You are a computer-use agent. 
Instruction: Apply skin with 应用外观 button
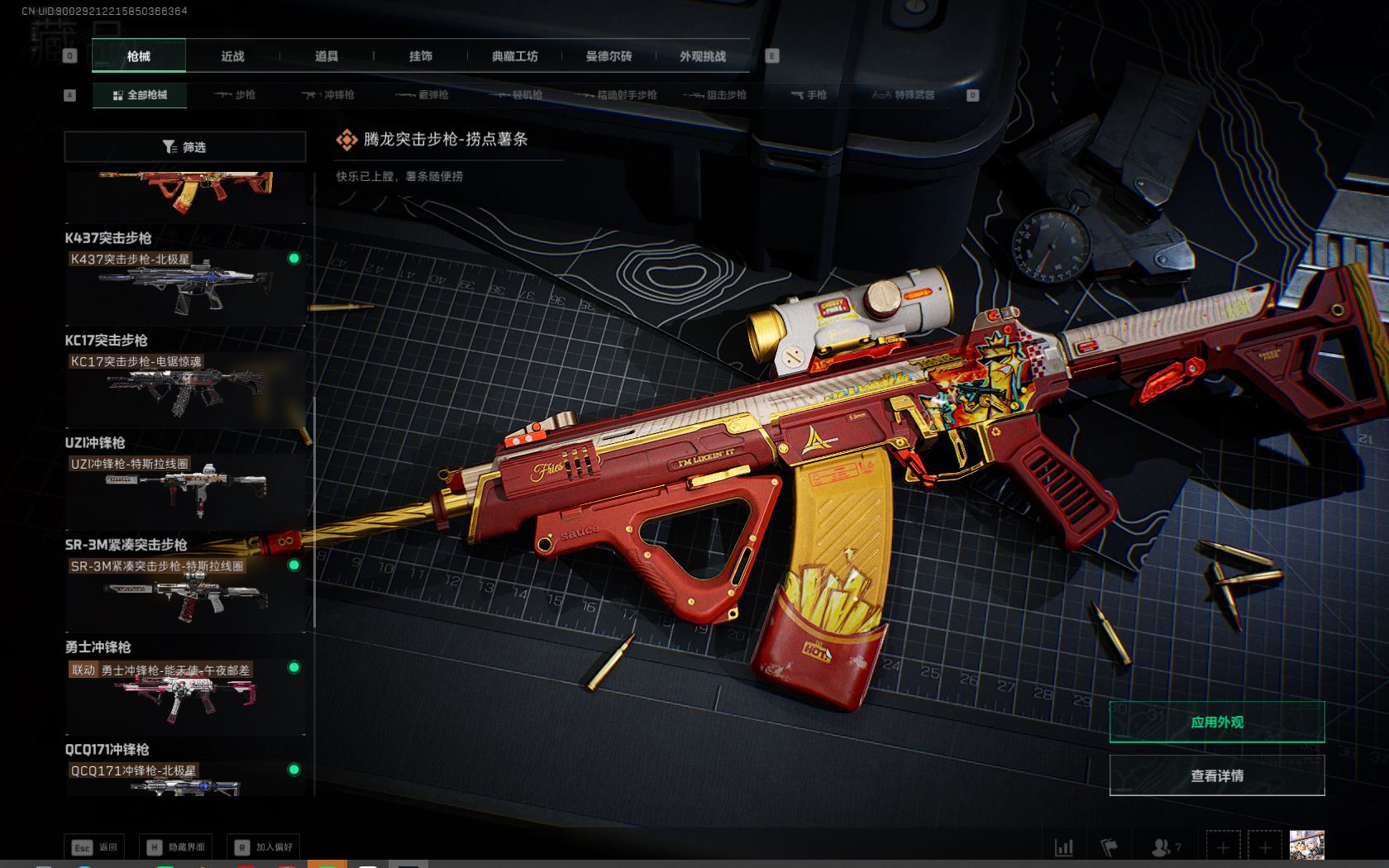(x=1216, y=723)
